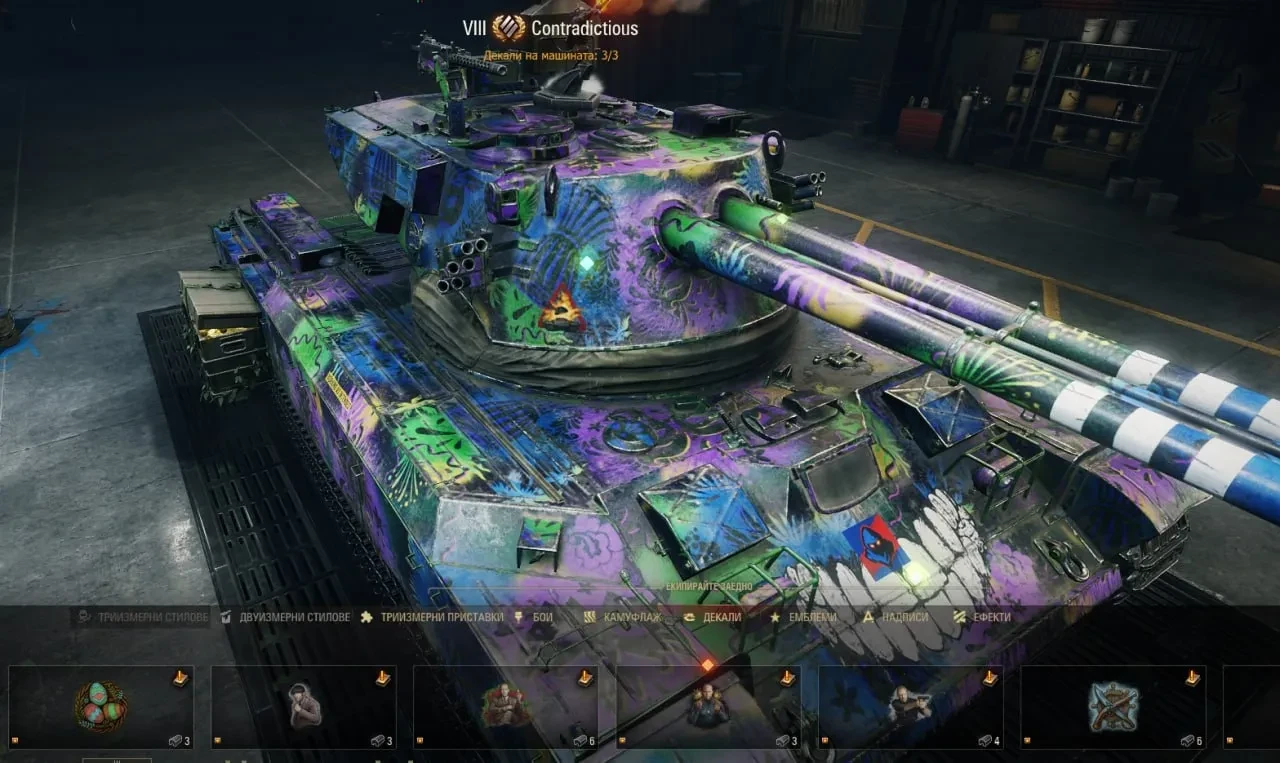Pick the man in red wreath decal
Screen dimensions: 1280x763
[506, 707]
